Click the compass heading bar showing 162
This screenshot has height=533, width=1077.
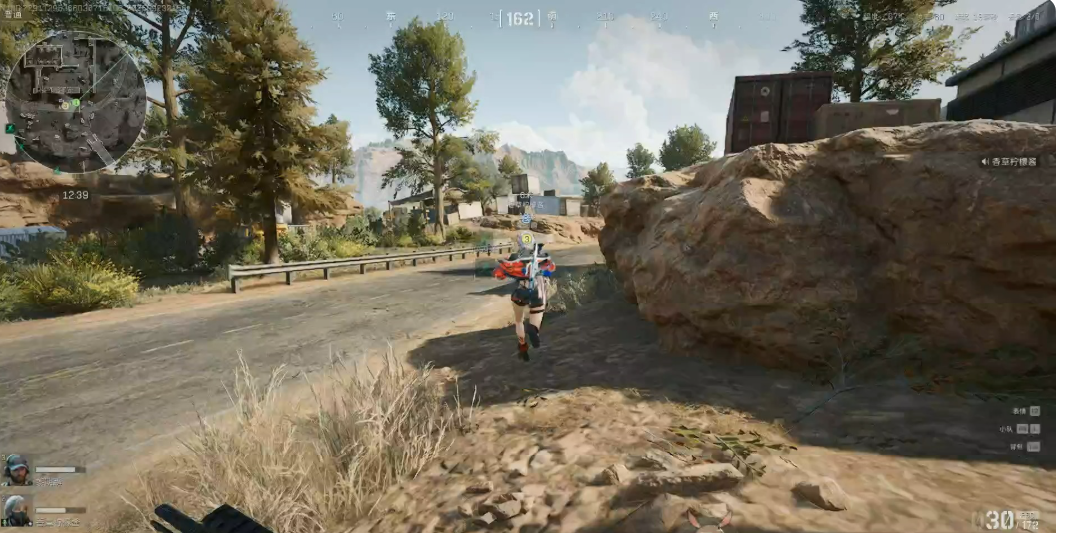(519, 18)
